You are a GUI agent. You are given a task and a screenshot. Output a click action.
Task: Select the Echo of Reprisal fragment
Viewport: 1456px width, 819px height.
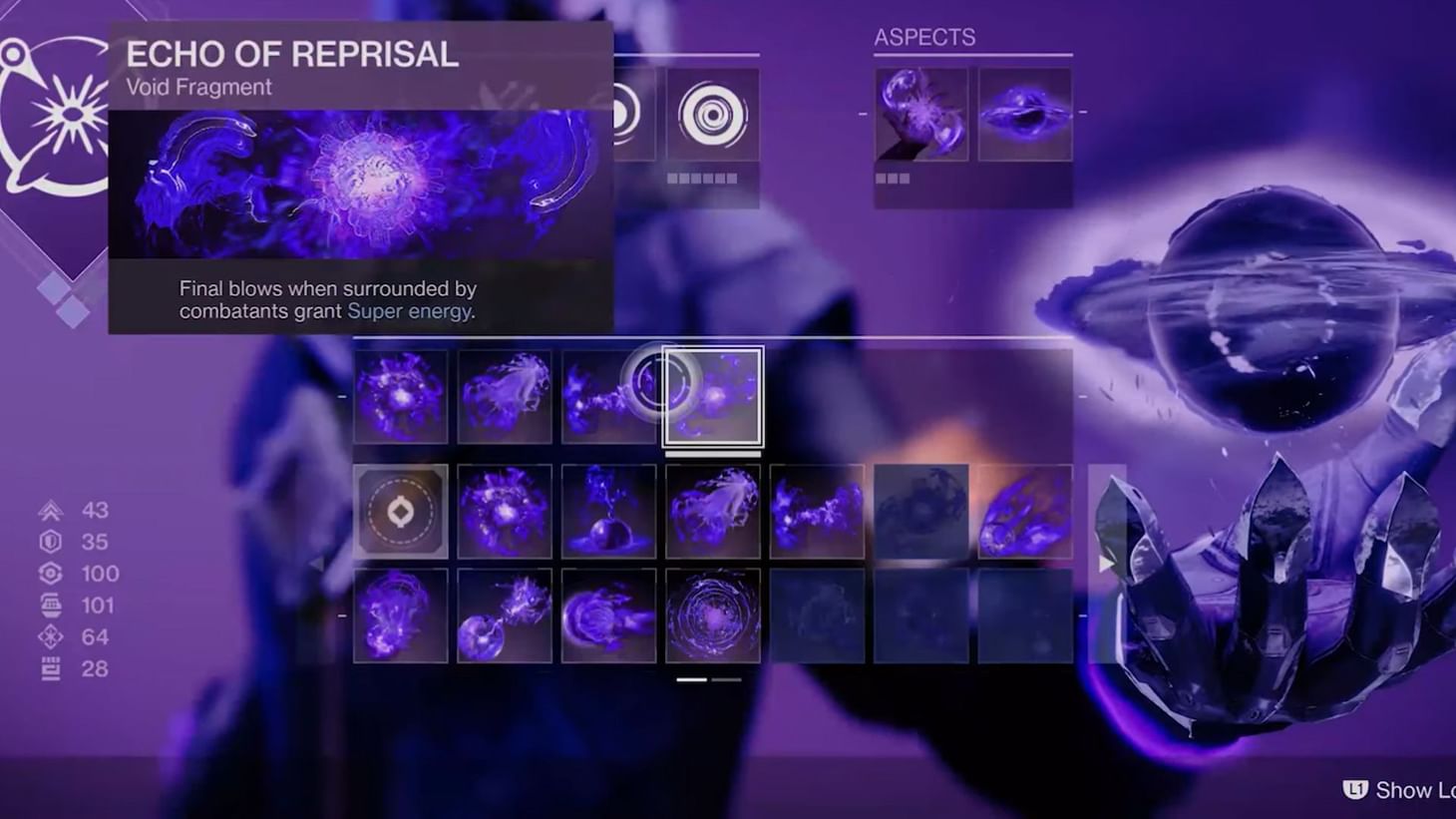point(713,397)
